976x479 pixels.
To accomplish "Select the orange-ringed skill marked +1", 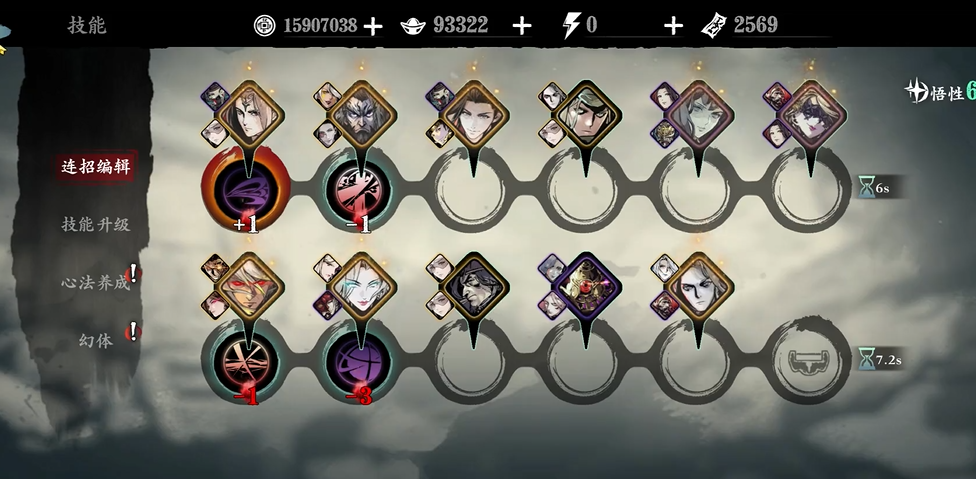I will (245, 190).
